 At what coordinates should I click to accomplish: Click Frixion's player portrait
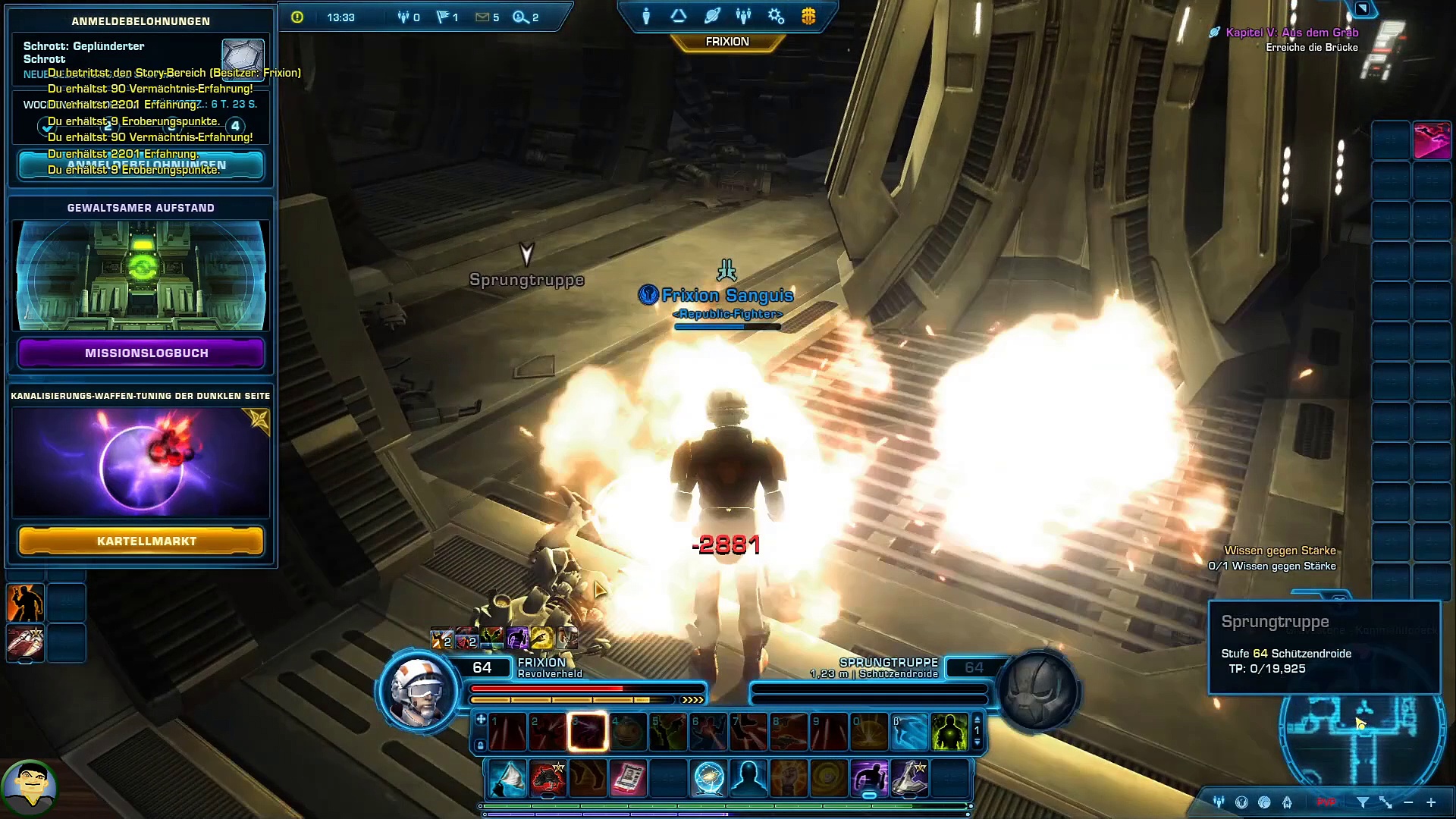pyautogui.click(x=418, y=692)
